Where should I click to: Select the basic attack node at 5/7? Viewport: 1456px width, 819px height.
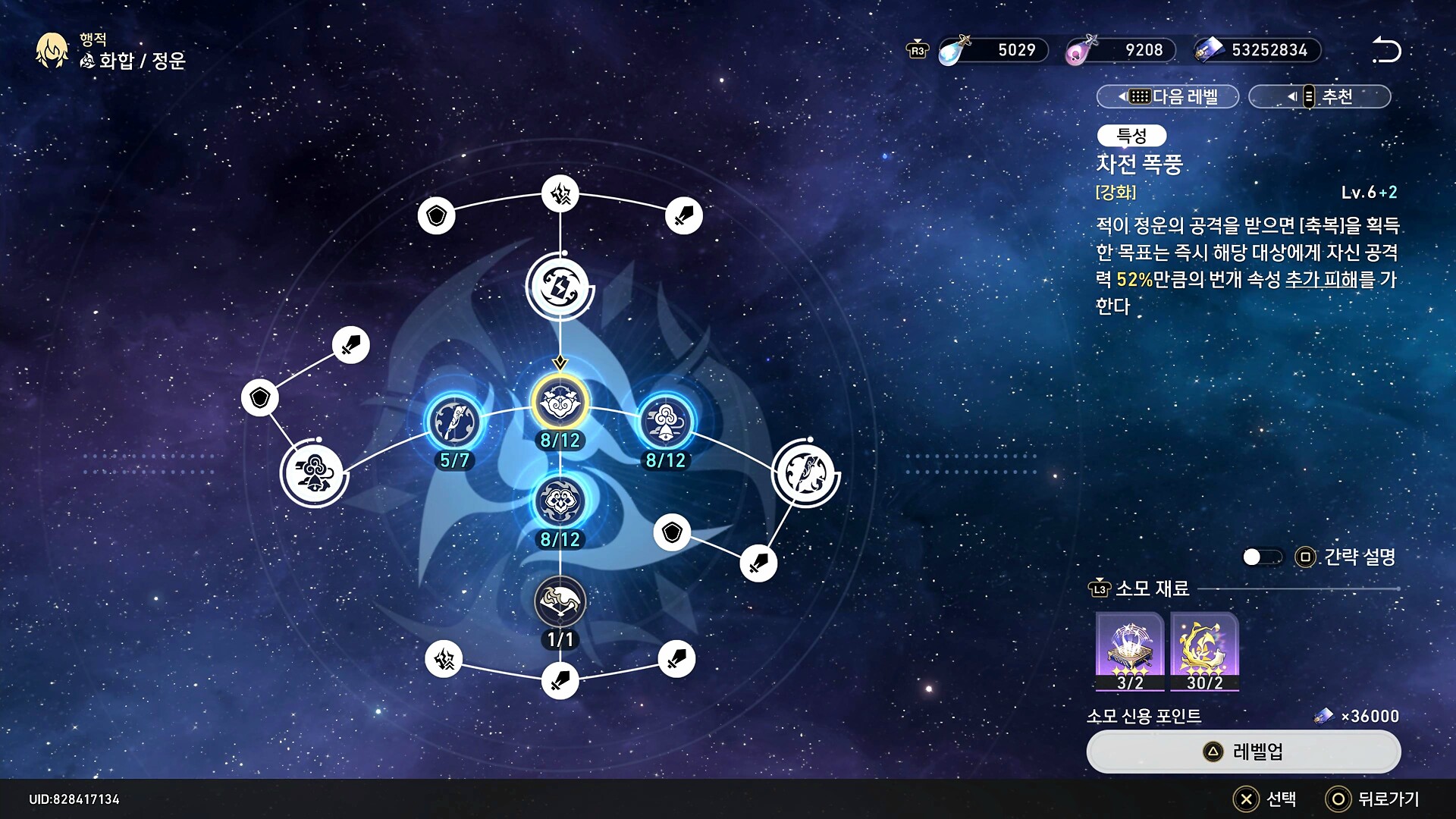point(454,422)
